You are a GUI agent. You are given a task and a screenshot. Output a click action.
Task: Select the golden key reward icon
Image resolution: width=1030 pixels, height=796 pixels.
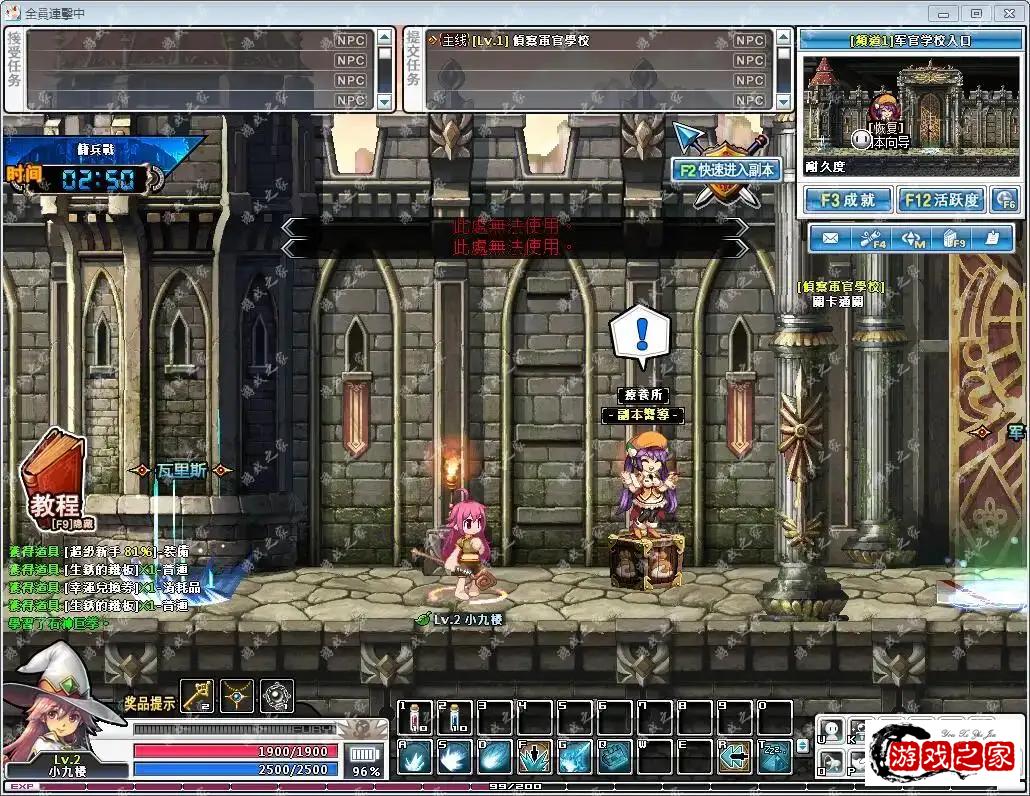(x=197, y=696)
